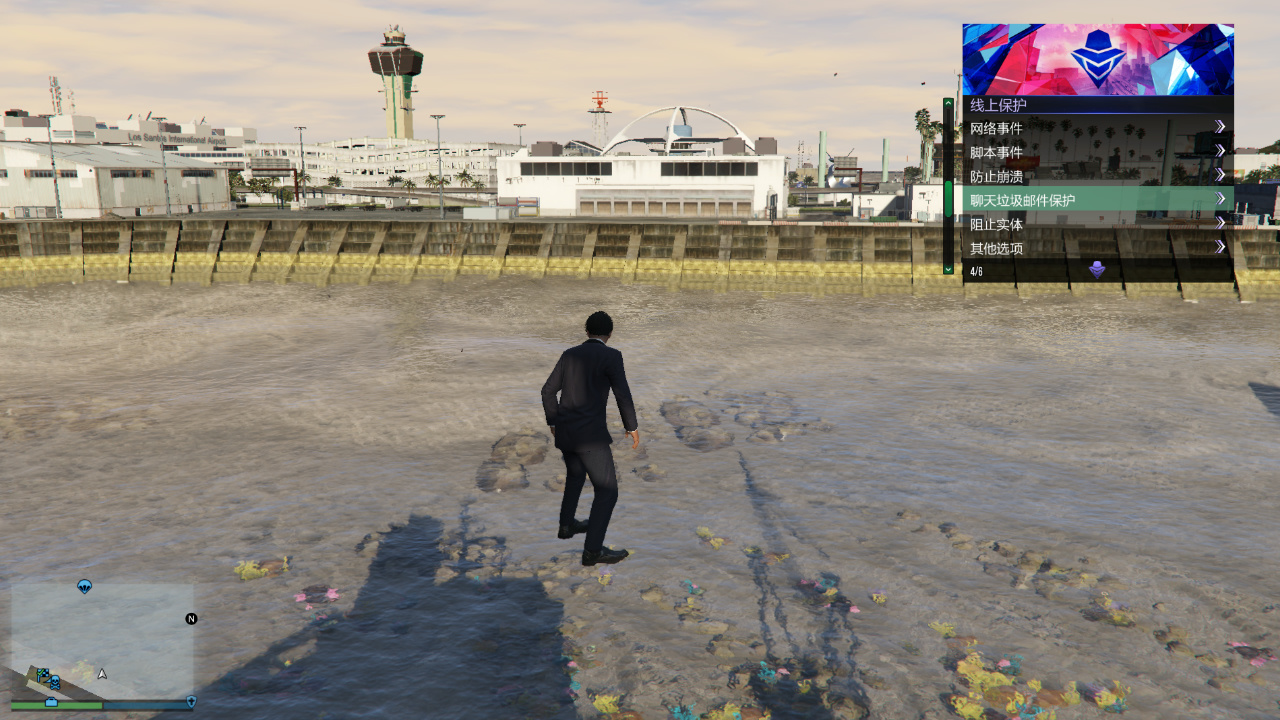
Task: Click the white player arrow on the minimap
Action: click(x=101, y=672)
